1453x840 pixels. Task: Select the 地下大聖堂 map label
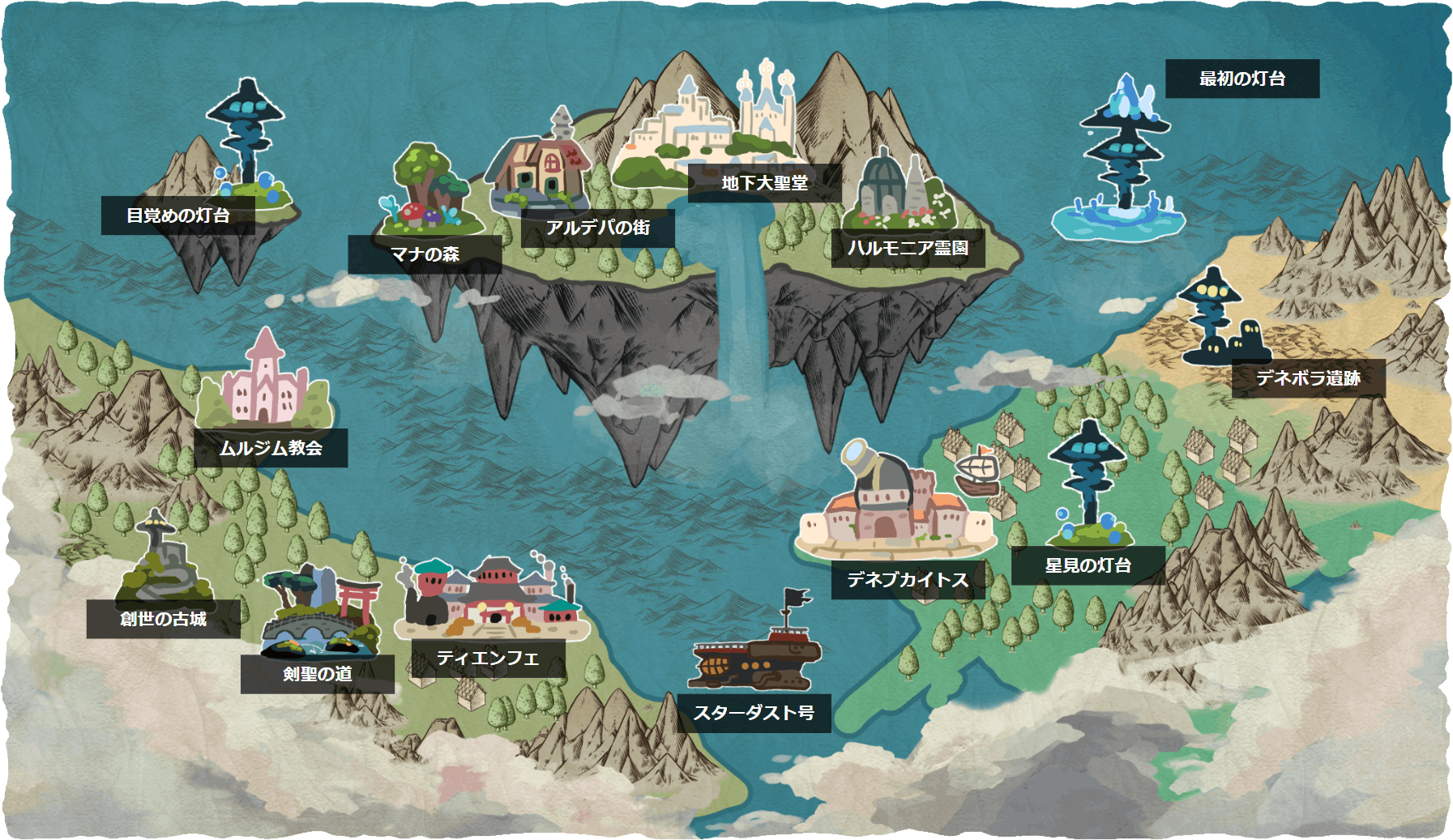tap(764, 183)
